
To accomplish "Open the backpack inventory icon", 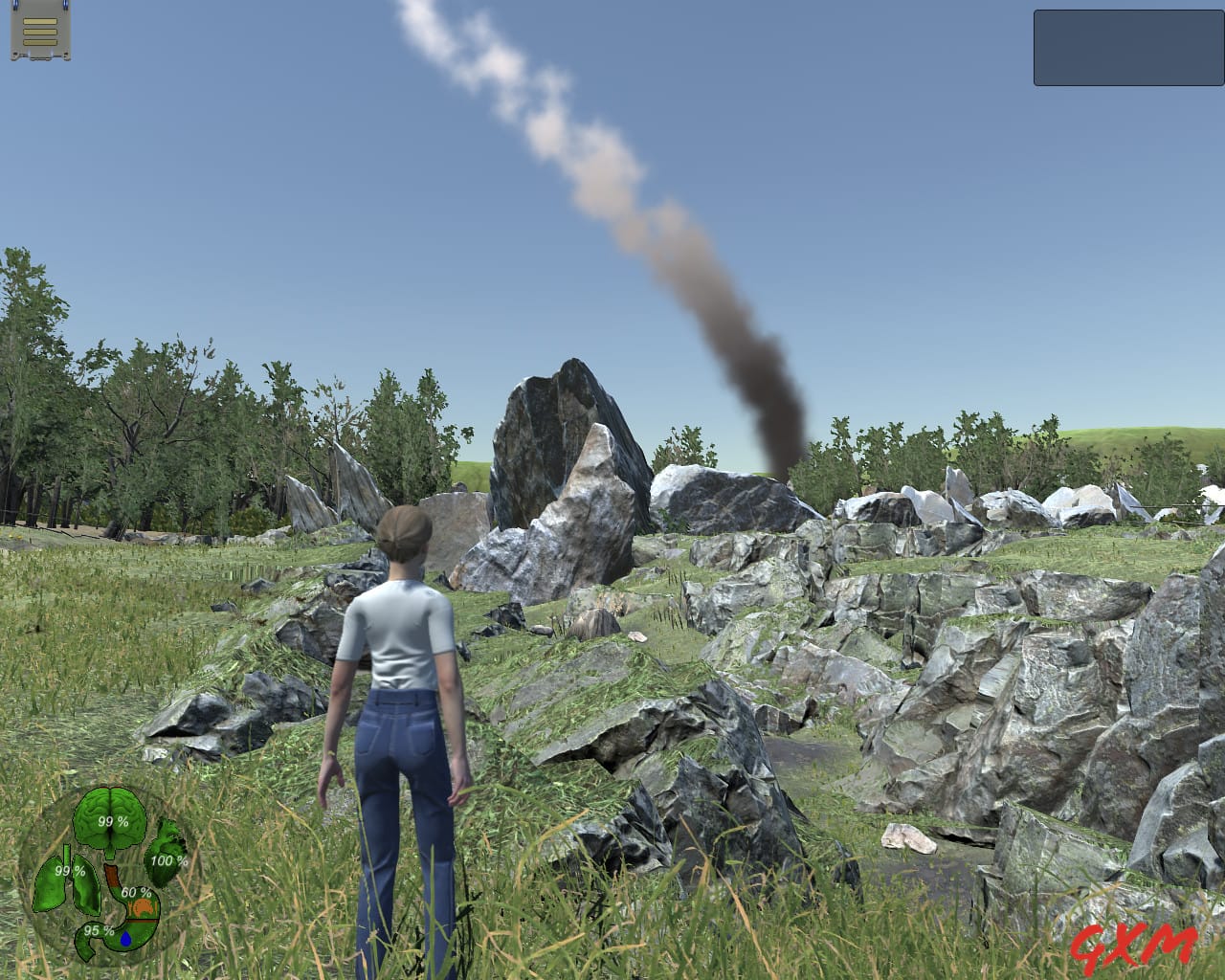I will point(38,31).
